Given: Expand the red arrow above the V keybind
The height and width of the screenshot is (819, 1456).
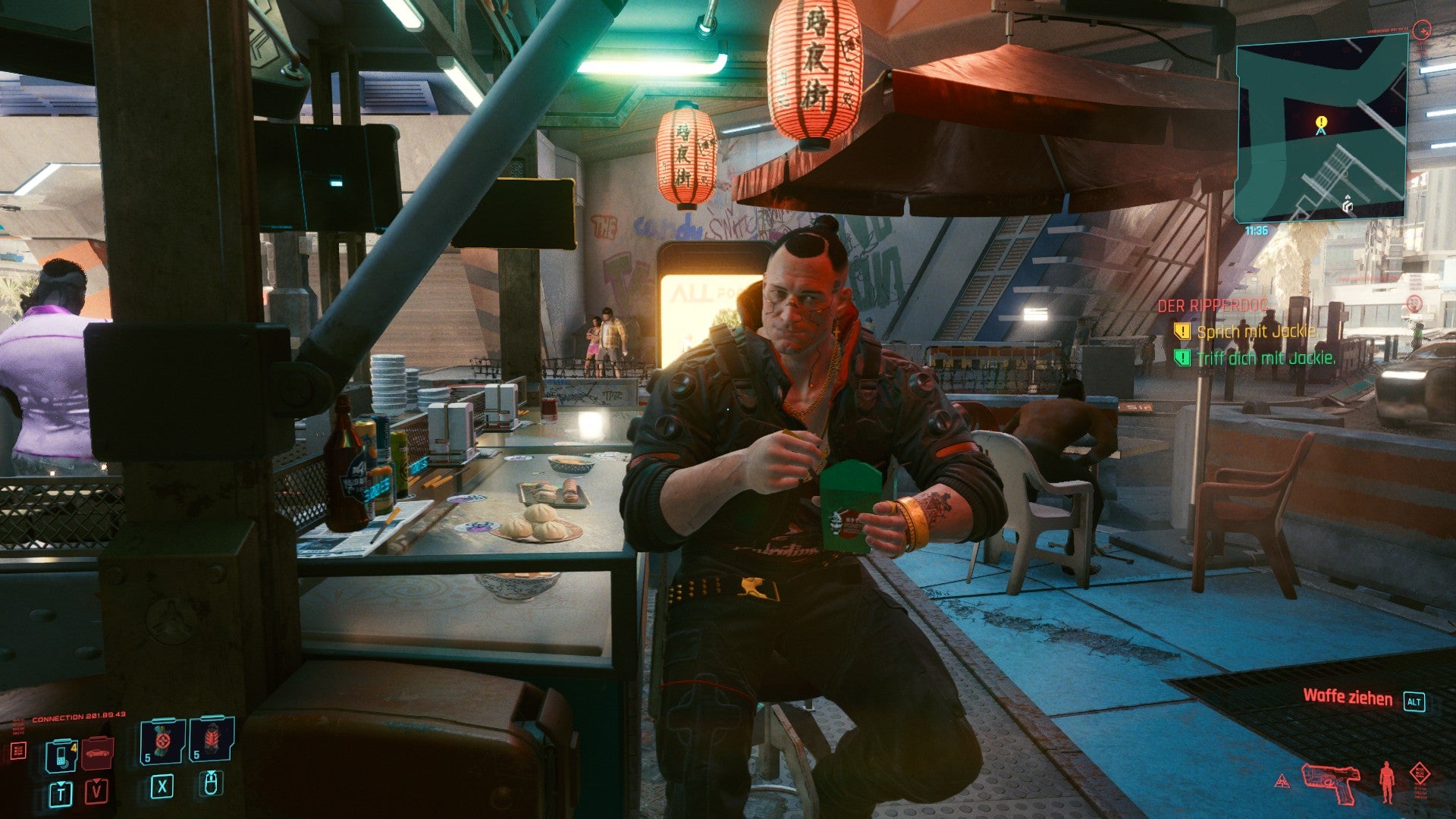Looking at the screenshot, I should point(96,782).
